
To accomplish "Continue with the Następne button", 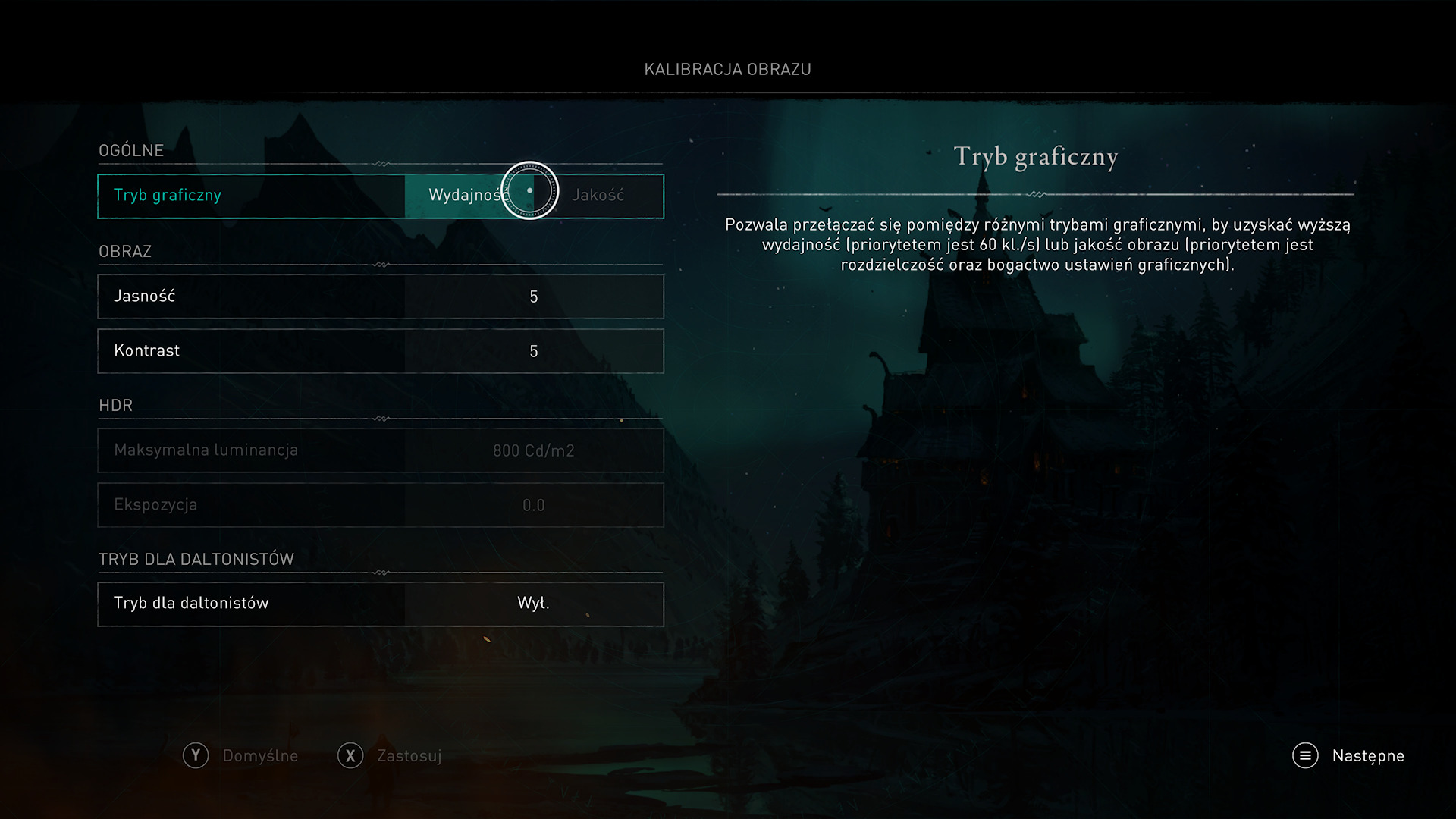I will pyautogui.click(x=1349, y=755).
